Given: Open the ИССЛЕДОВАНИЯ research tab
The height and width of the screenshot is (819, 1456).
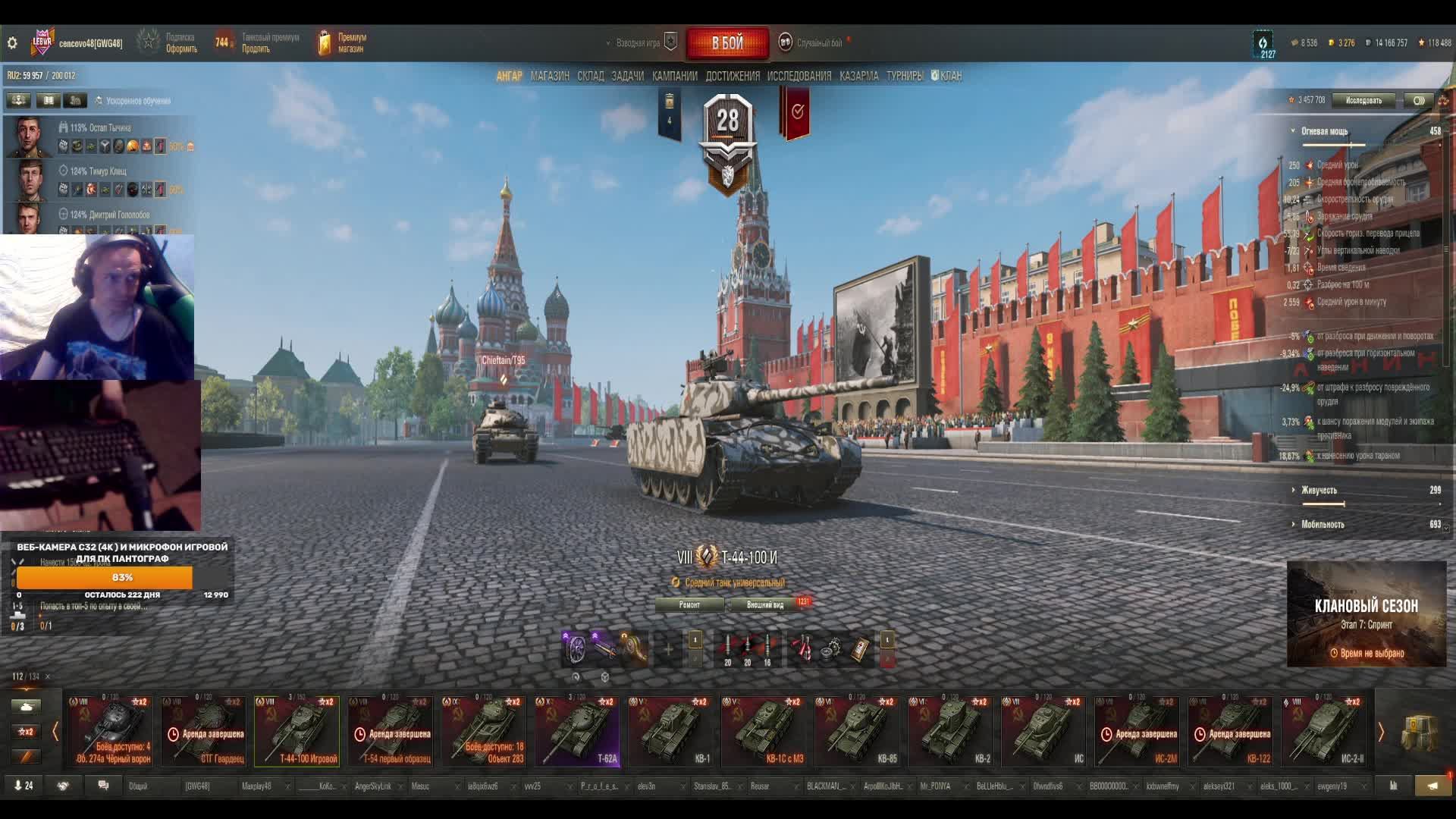Looking at the screenshot, I should 799,76.
